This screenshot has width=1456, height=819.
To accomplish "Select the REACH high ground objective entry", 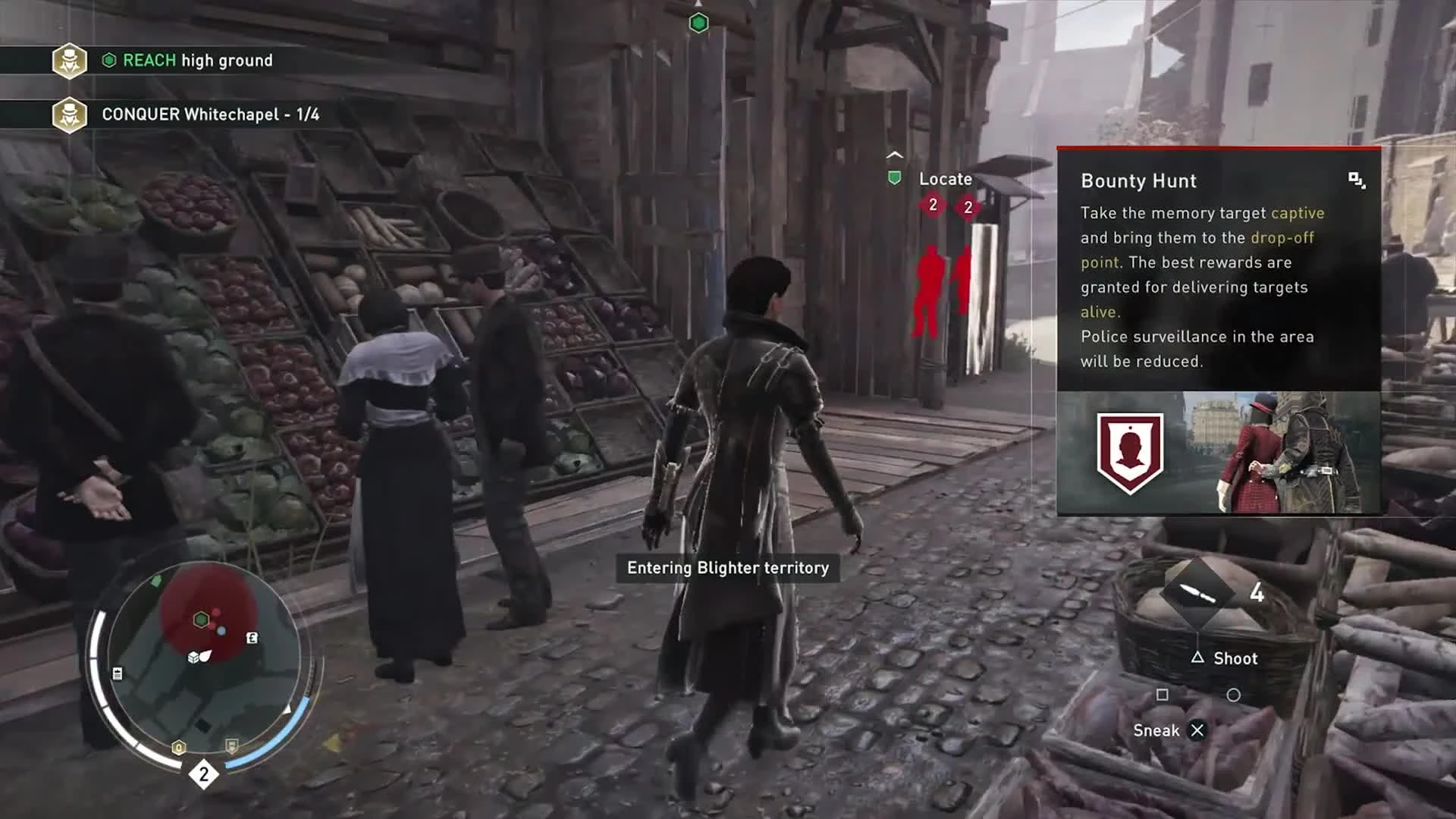I will pos(197,61).
